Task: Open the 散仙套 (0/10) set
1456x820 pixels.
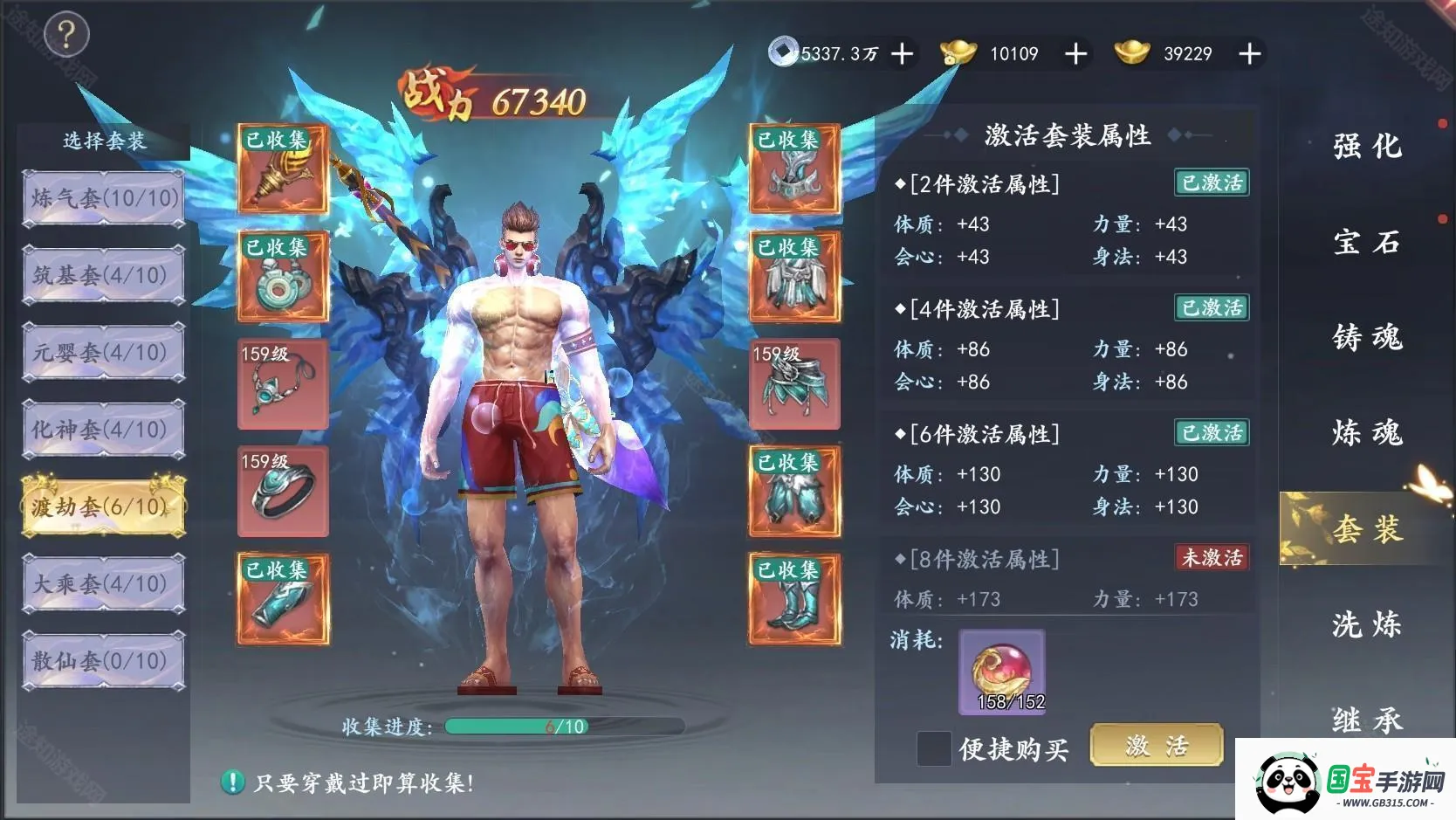Action: (x=104, y=661)
